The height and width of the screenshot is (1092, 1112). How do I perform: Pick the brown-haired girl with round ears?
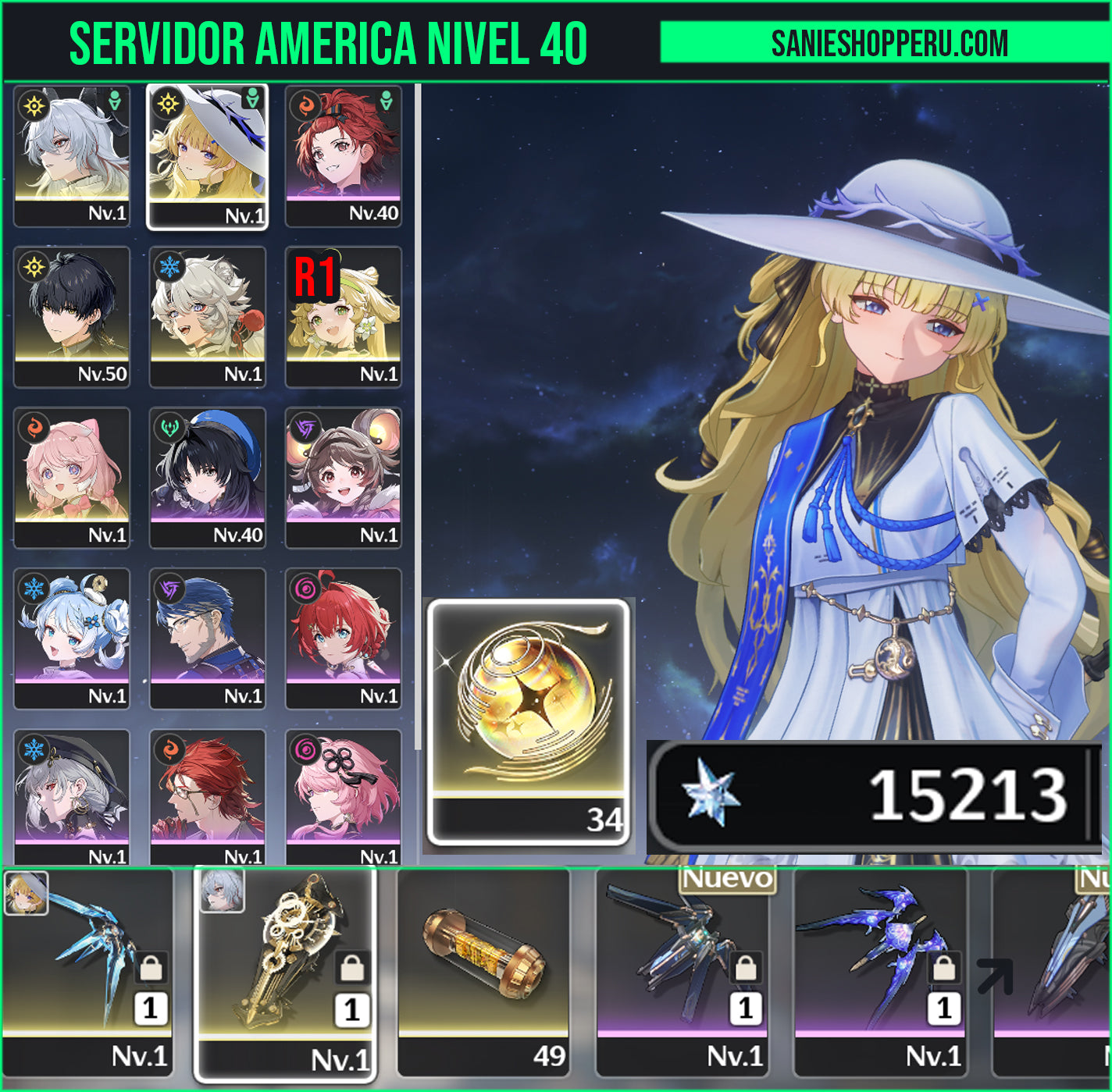343,478
